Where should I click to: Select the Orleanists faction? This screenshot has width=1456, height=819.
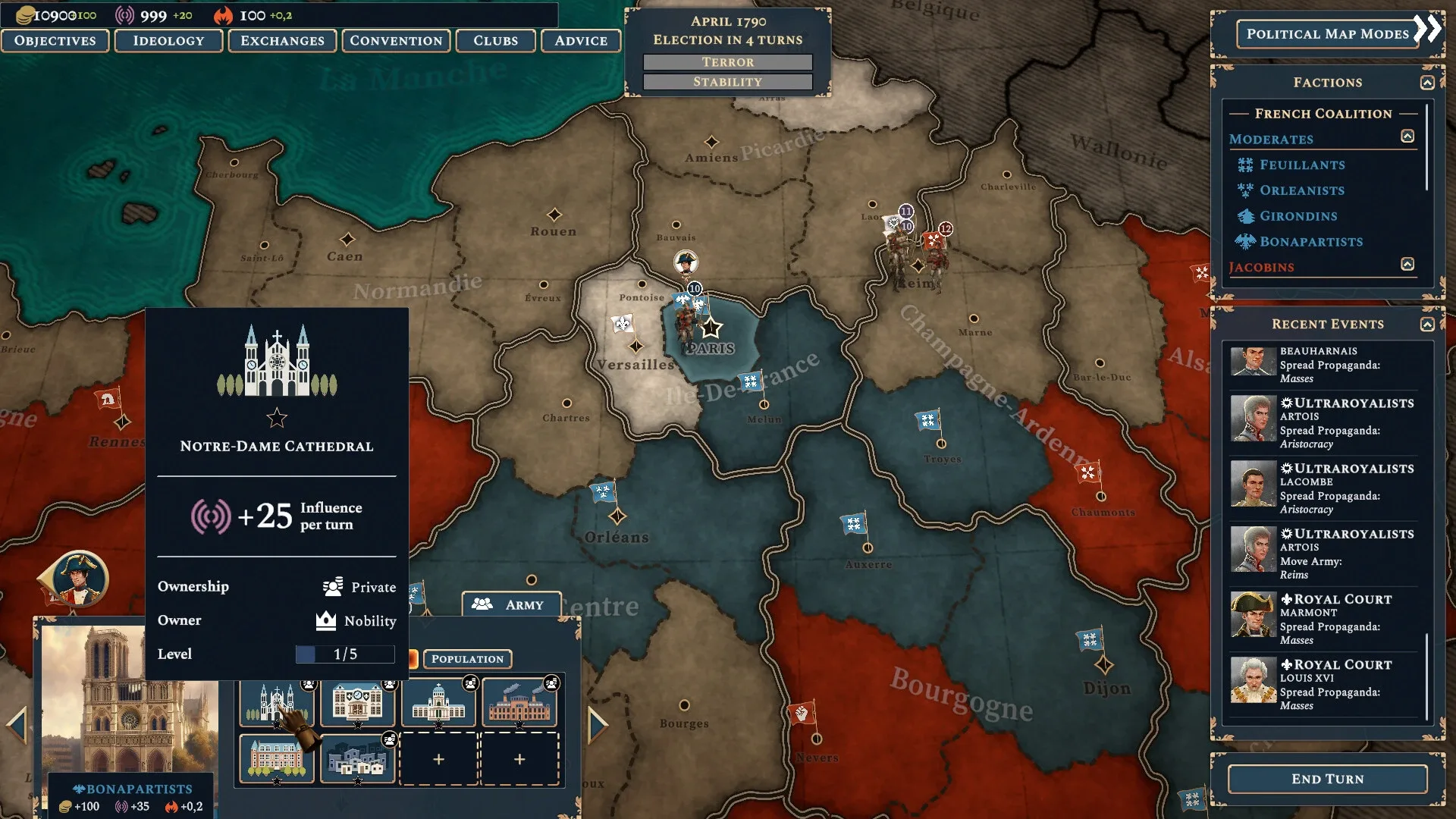(x=1301, y=191)
